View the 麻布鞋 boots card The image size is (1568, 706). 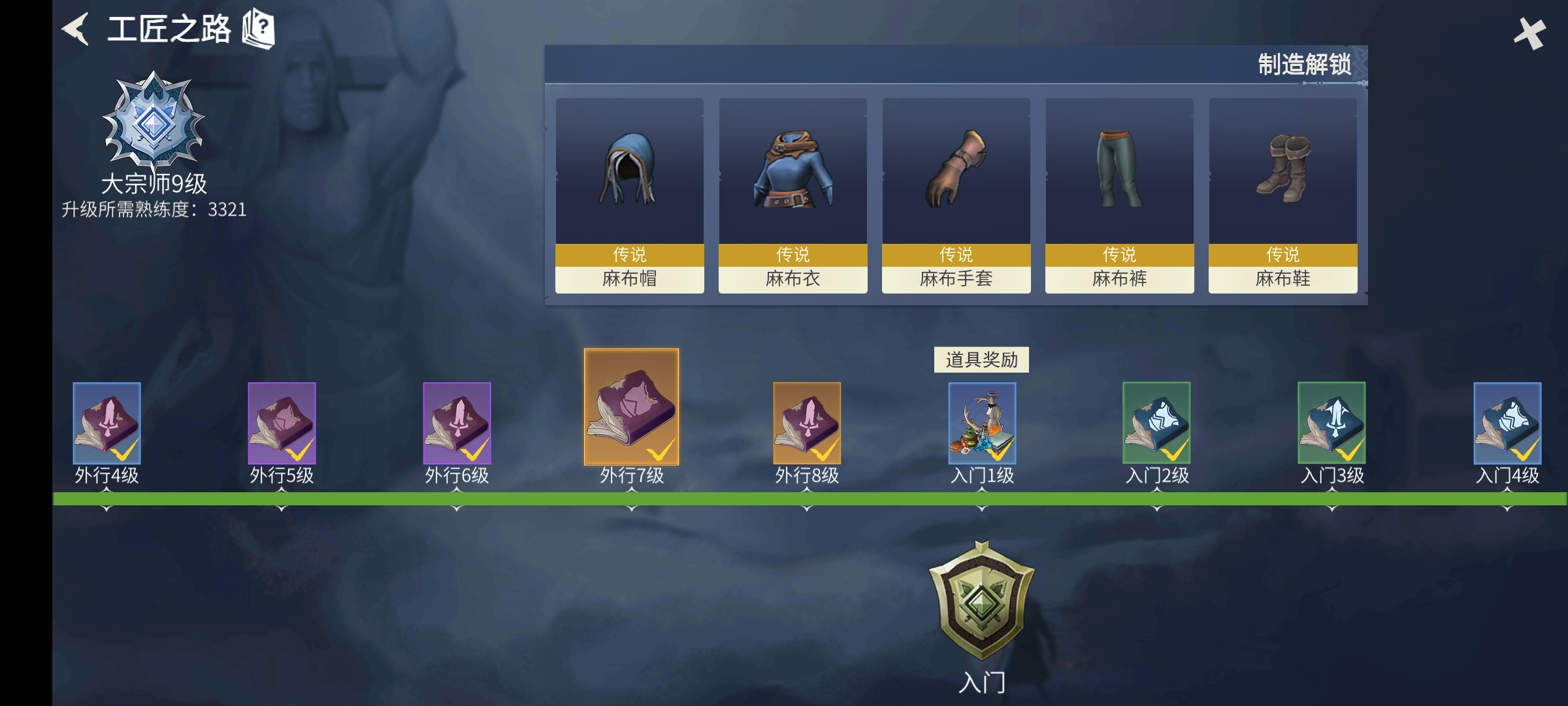coord(1282,195)
